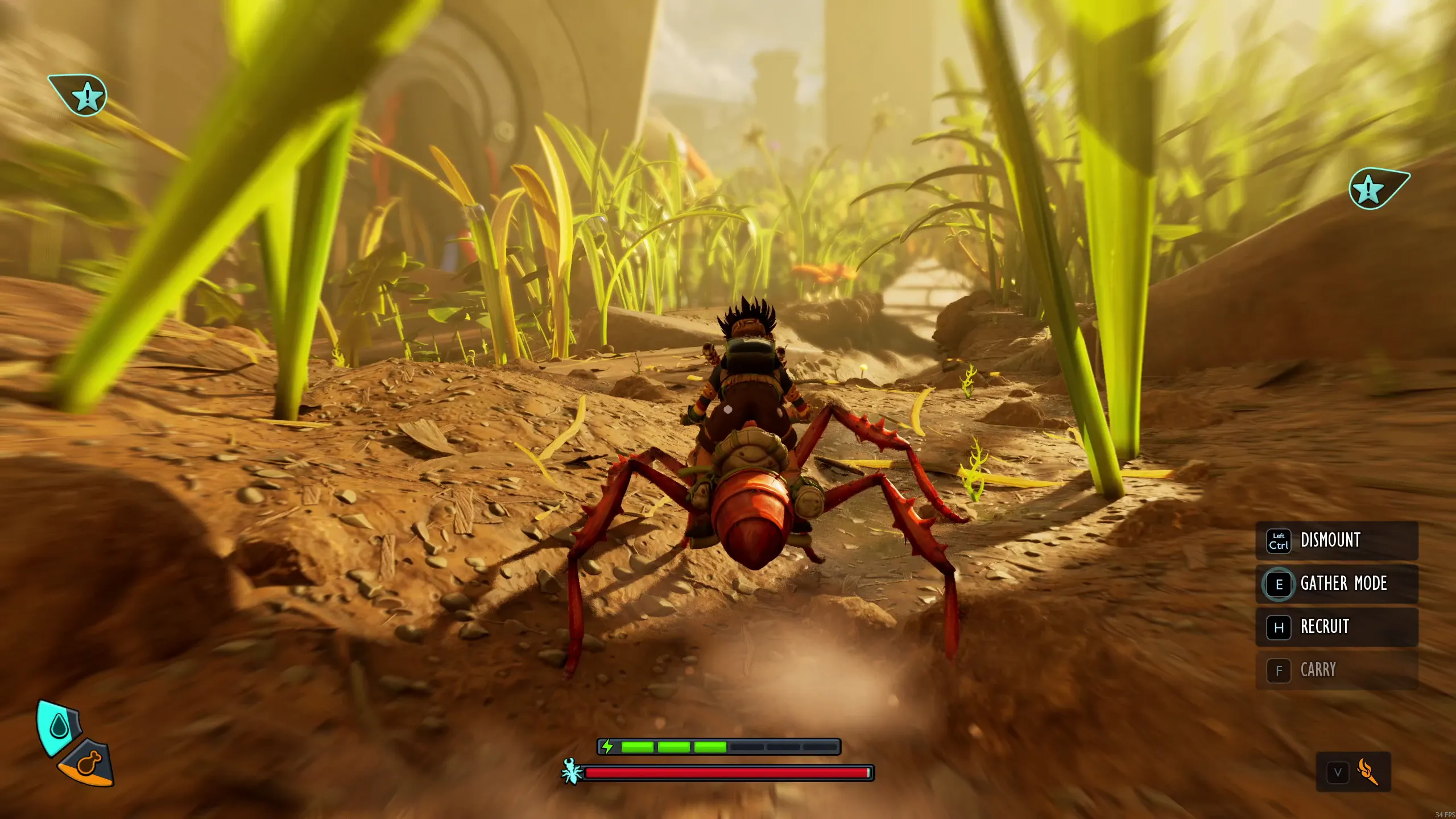
Task: Click the E key badge beside Gather Mode
Action: coord(1279,584)
